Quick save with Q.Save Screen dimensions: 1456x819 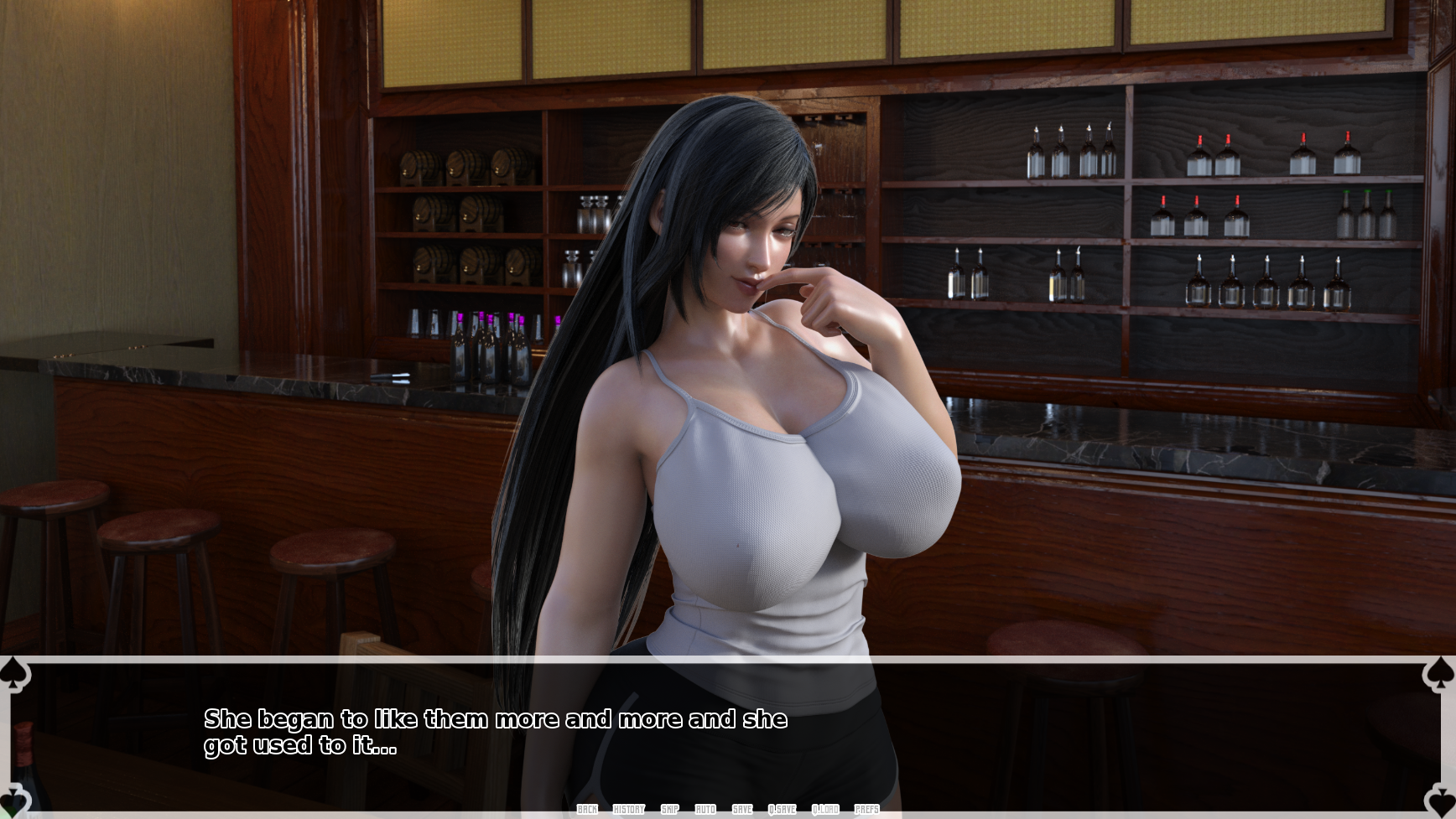(x=782, y=809)
